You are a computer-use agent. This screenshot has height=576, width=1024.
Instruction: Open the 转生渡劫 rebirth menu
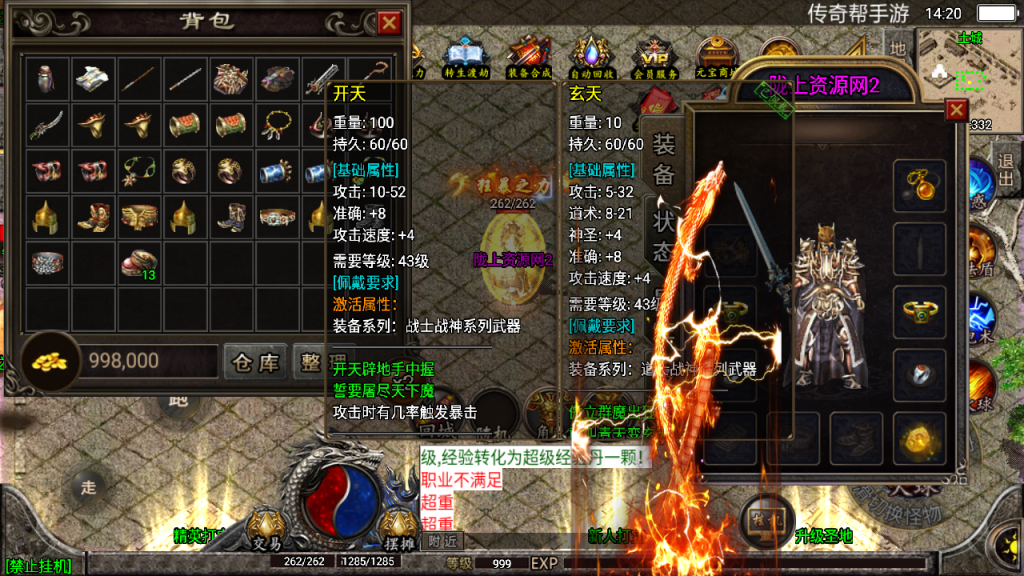pyautogui.click(x=464, y=58)
